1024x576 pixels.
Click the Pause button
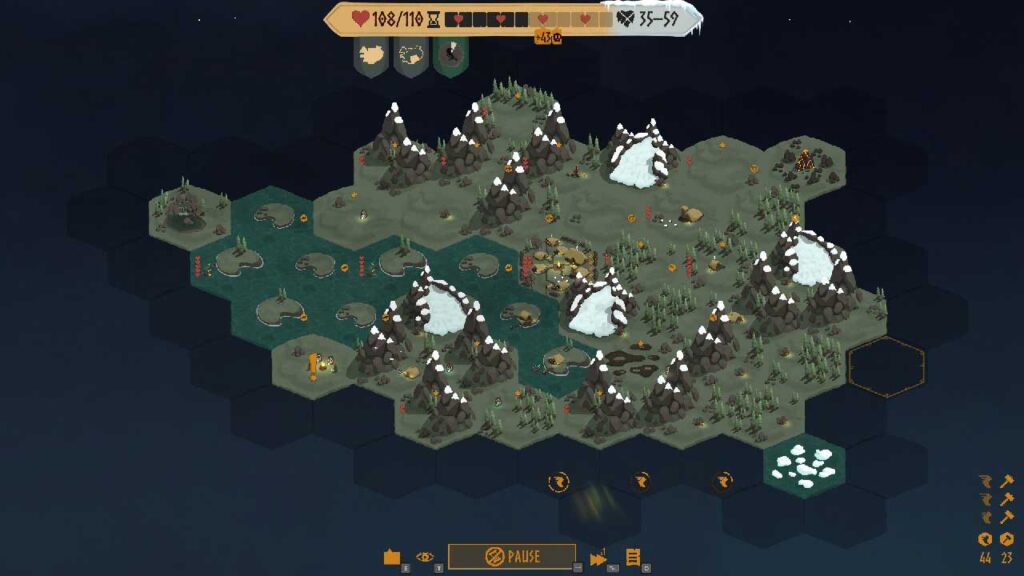[x=511, y=556]
